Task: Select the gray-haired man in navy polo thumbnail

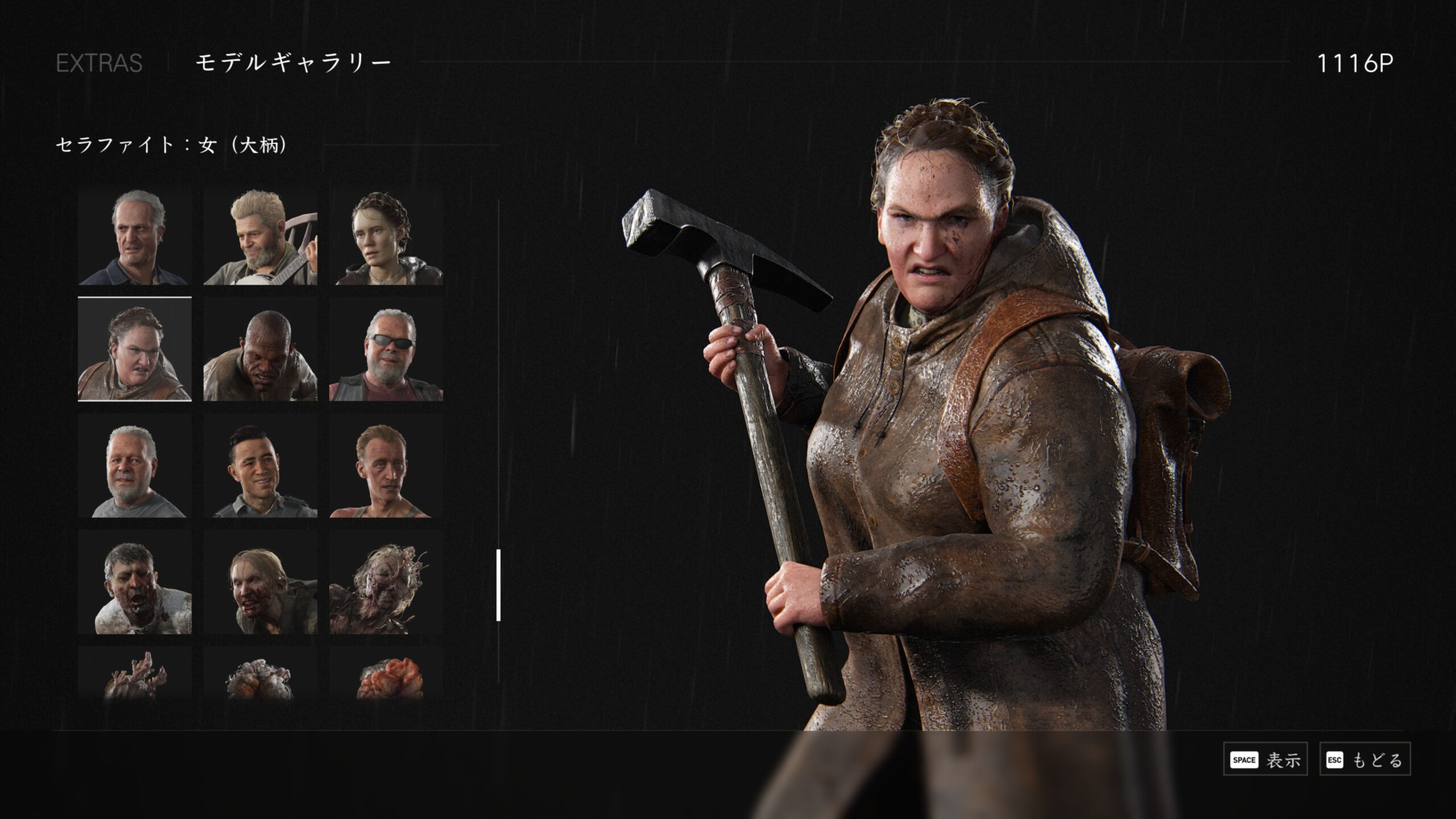Action: coord(135,238)
